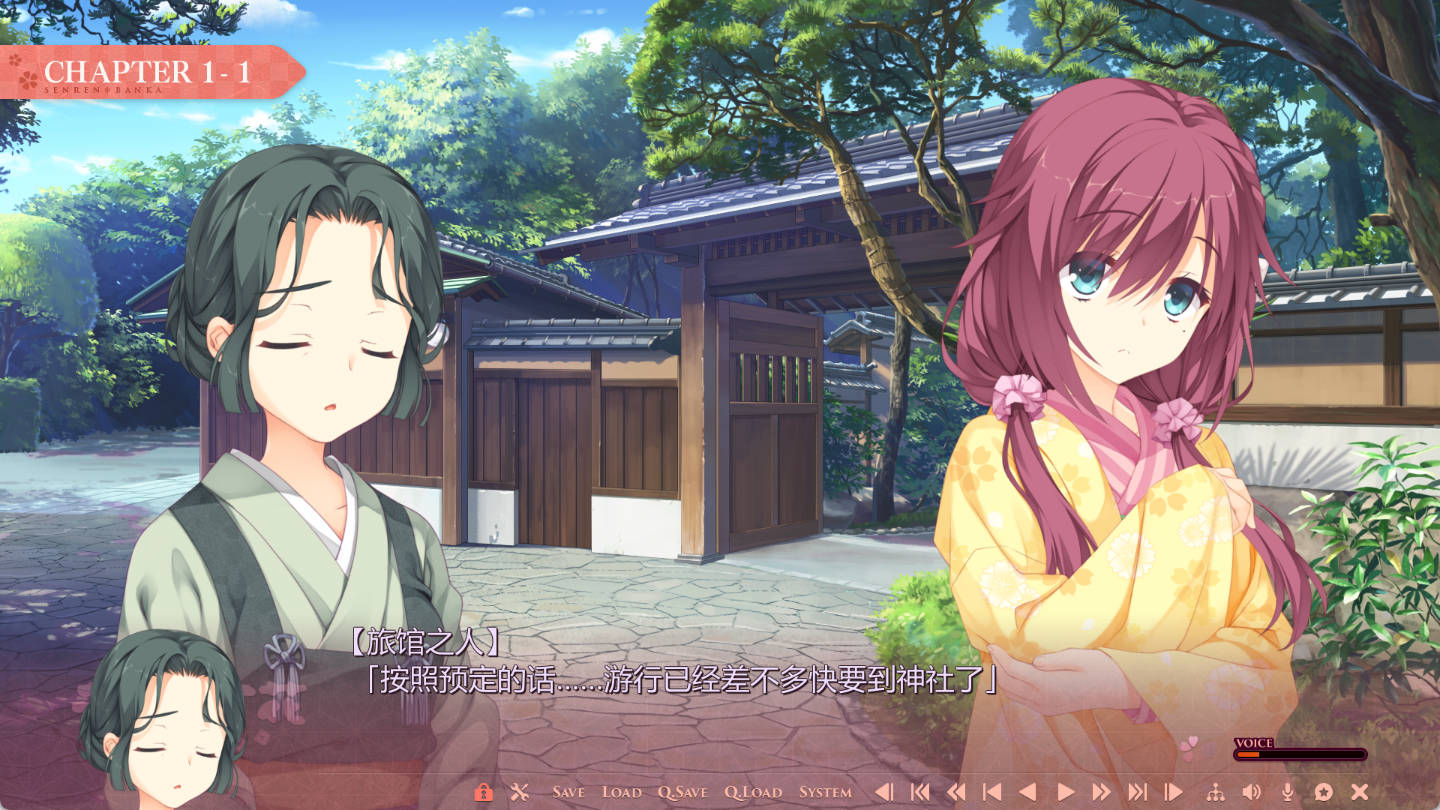Quick load using Q.Load

tap(753, 792)
